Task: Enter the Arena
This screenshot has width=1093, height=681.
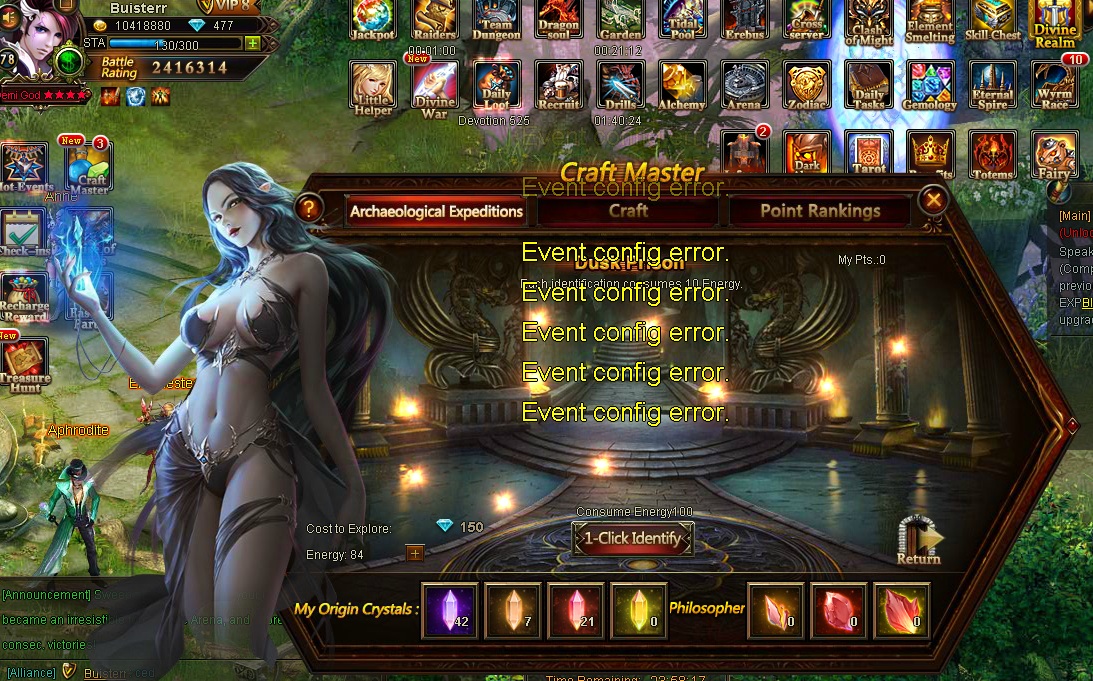Action: pos(743,86)
